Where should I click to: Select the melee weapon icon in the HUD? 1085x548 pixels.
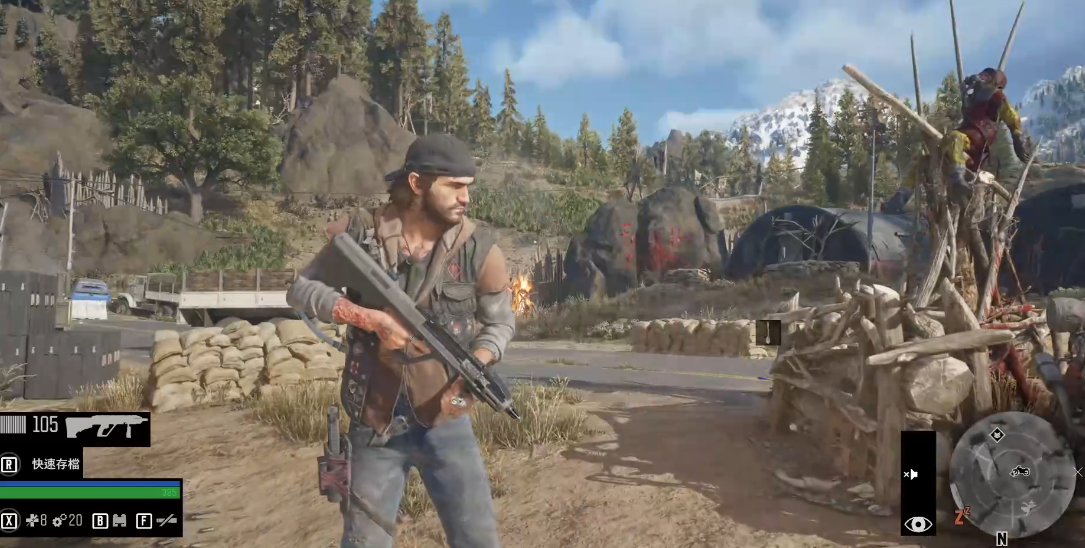pos(167,520)
